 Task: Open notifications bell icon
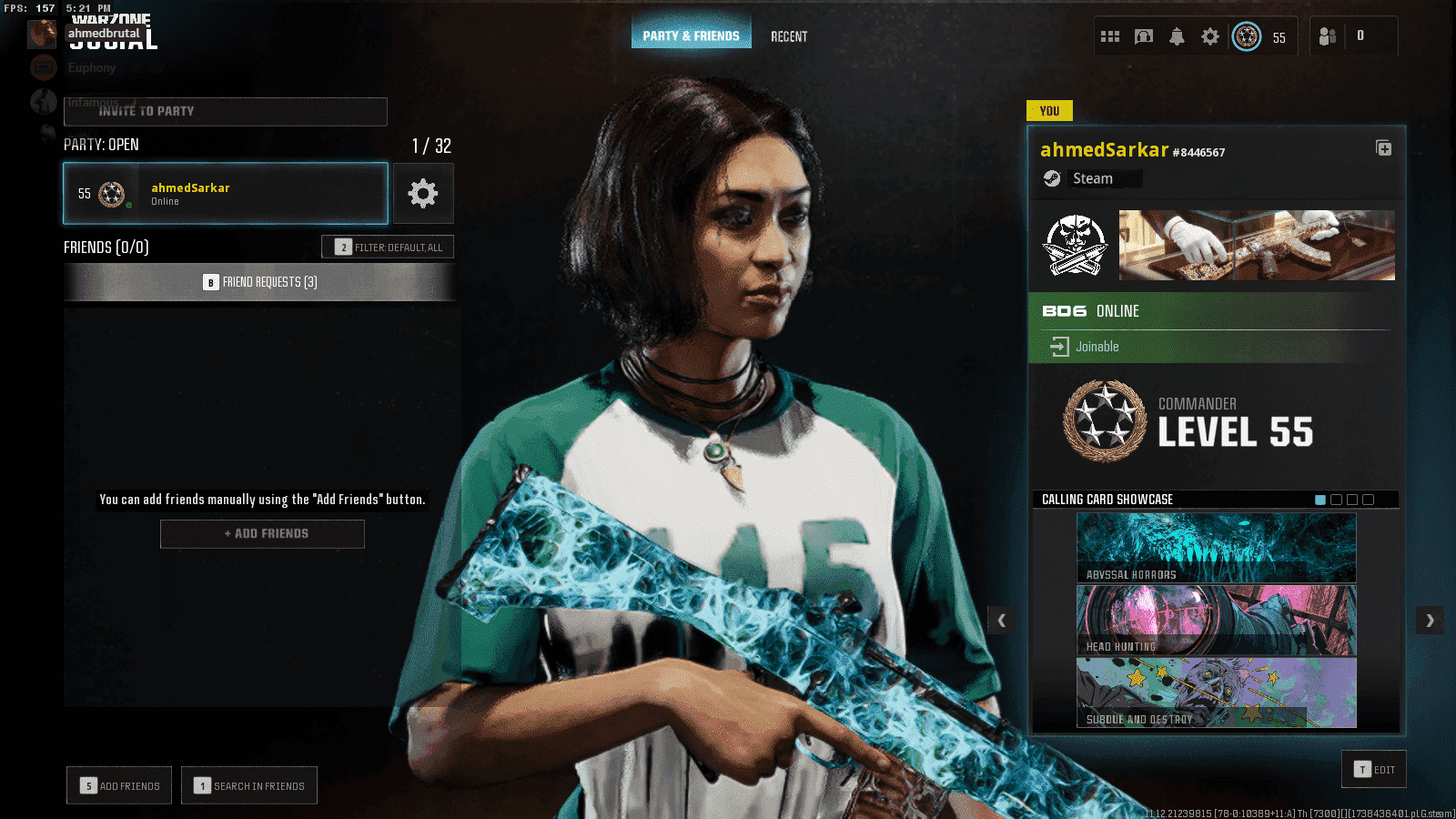coord(1177,36)
